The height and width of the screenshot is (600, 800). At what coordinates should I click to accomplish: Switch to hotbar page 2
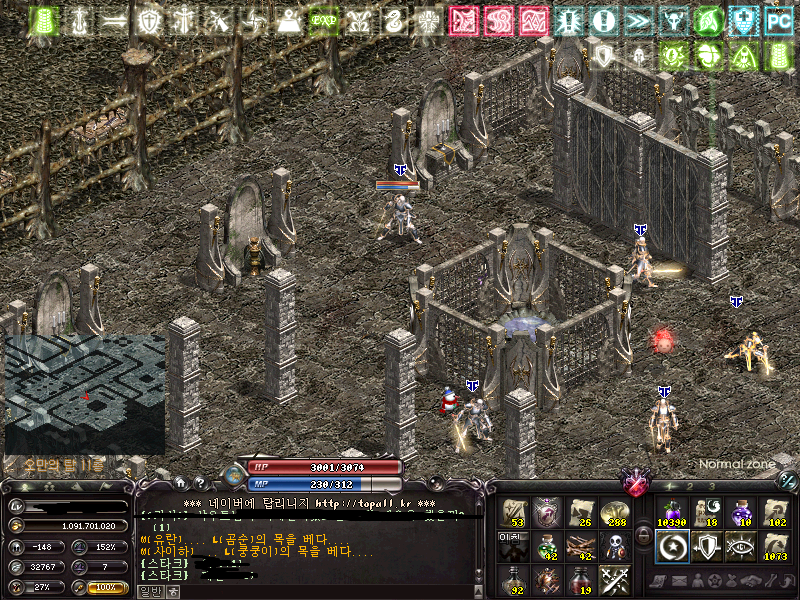[x=689, y=486]
